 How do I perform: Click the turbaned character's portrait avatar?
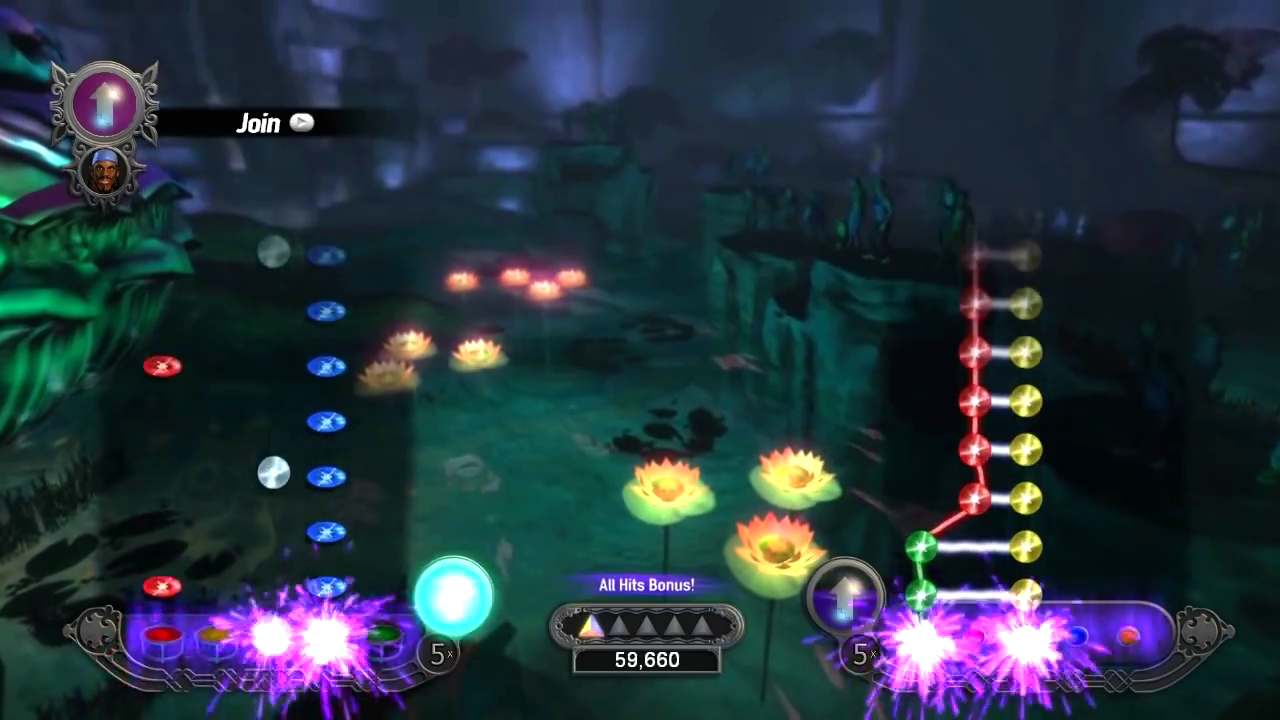(105, 172)
